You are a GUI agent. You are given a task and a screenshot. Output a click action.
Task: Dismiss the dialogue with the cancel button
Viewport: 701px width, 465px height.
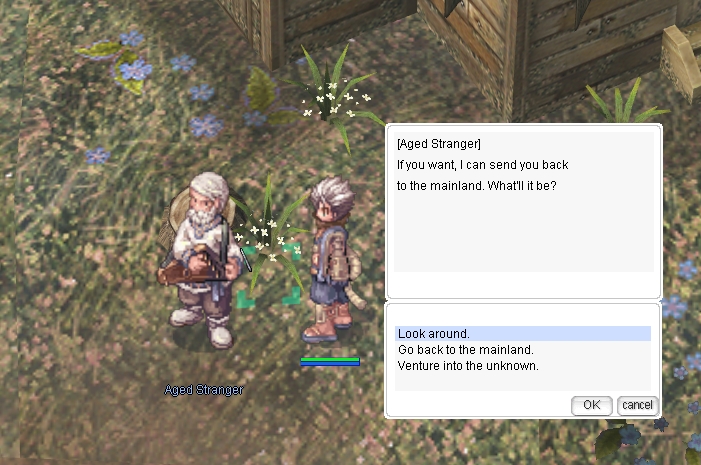[637, 405]
